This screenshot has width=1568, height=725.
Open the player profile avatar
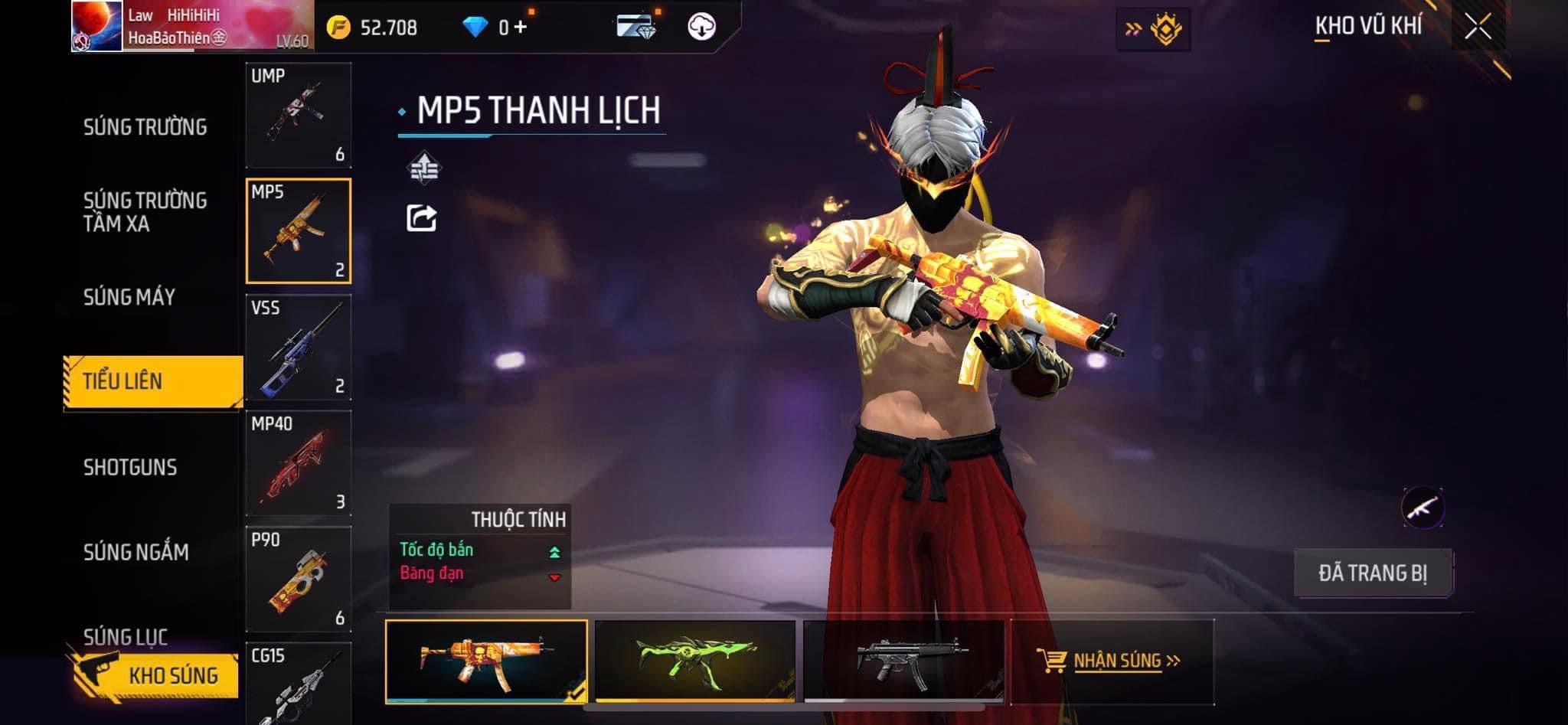[96, 26]
